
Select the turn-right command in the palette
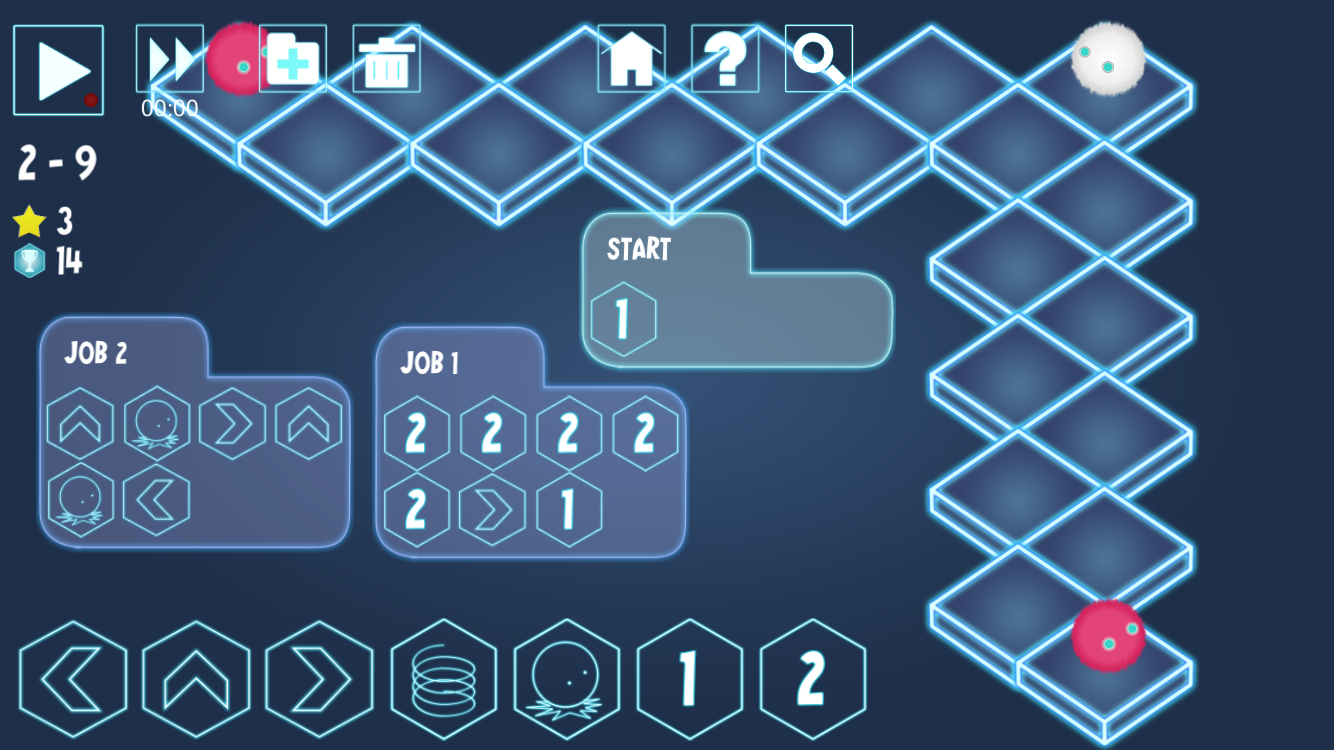coord(321,680)
